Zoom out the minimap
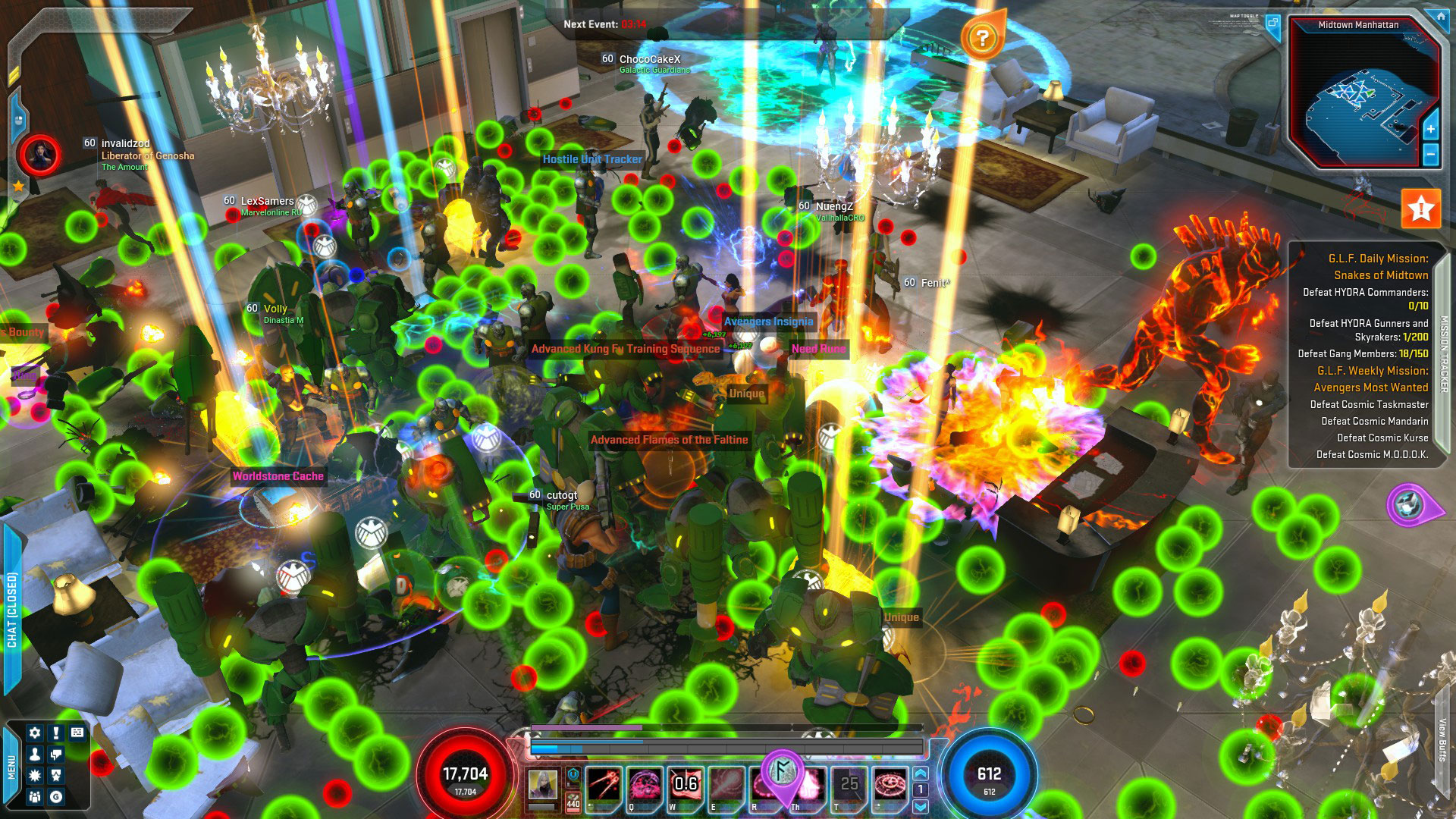The height and width of the screenshot is (819, 1456). tap(1430, 155)
